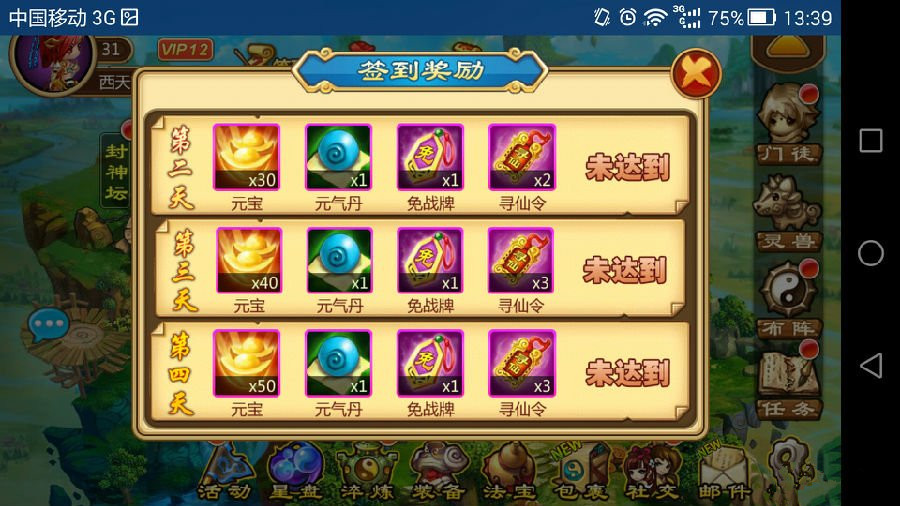Close the sign-in rewards popup
Image resolution: width=900 pixels, height=506 pixels.
point(695,74)
